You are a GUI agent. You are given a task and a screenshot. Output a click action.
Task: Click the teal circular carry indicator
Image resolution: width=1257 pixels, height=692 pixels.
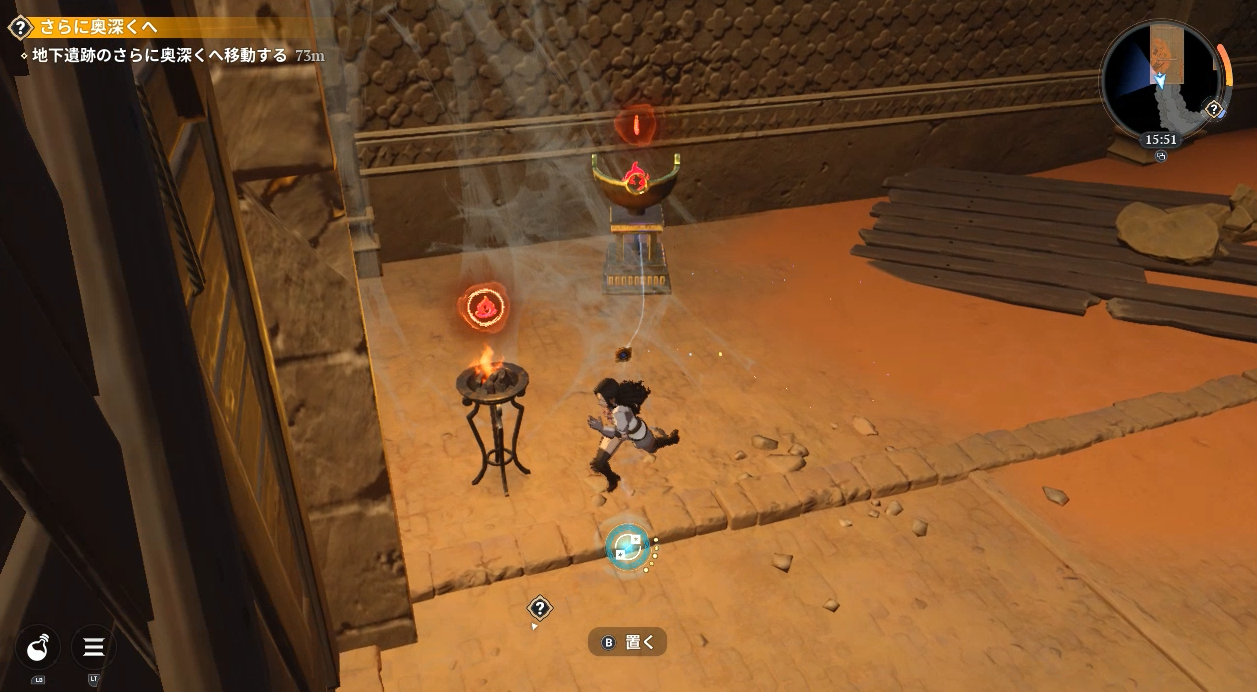pyautogui.click(x=629, y=546)
